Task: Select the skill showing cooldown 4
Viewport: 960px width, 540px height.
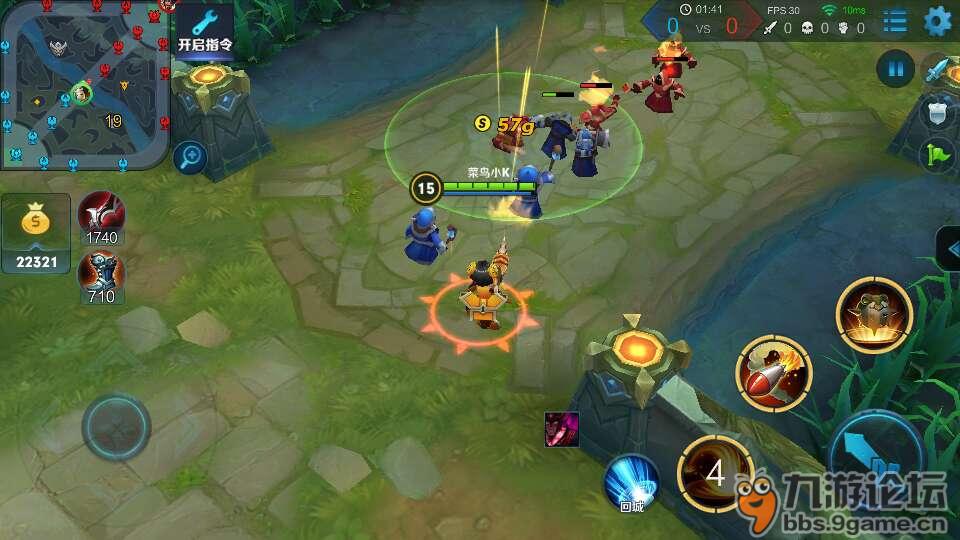Action: click(715, 473)
